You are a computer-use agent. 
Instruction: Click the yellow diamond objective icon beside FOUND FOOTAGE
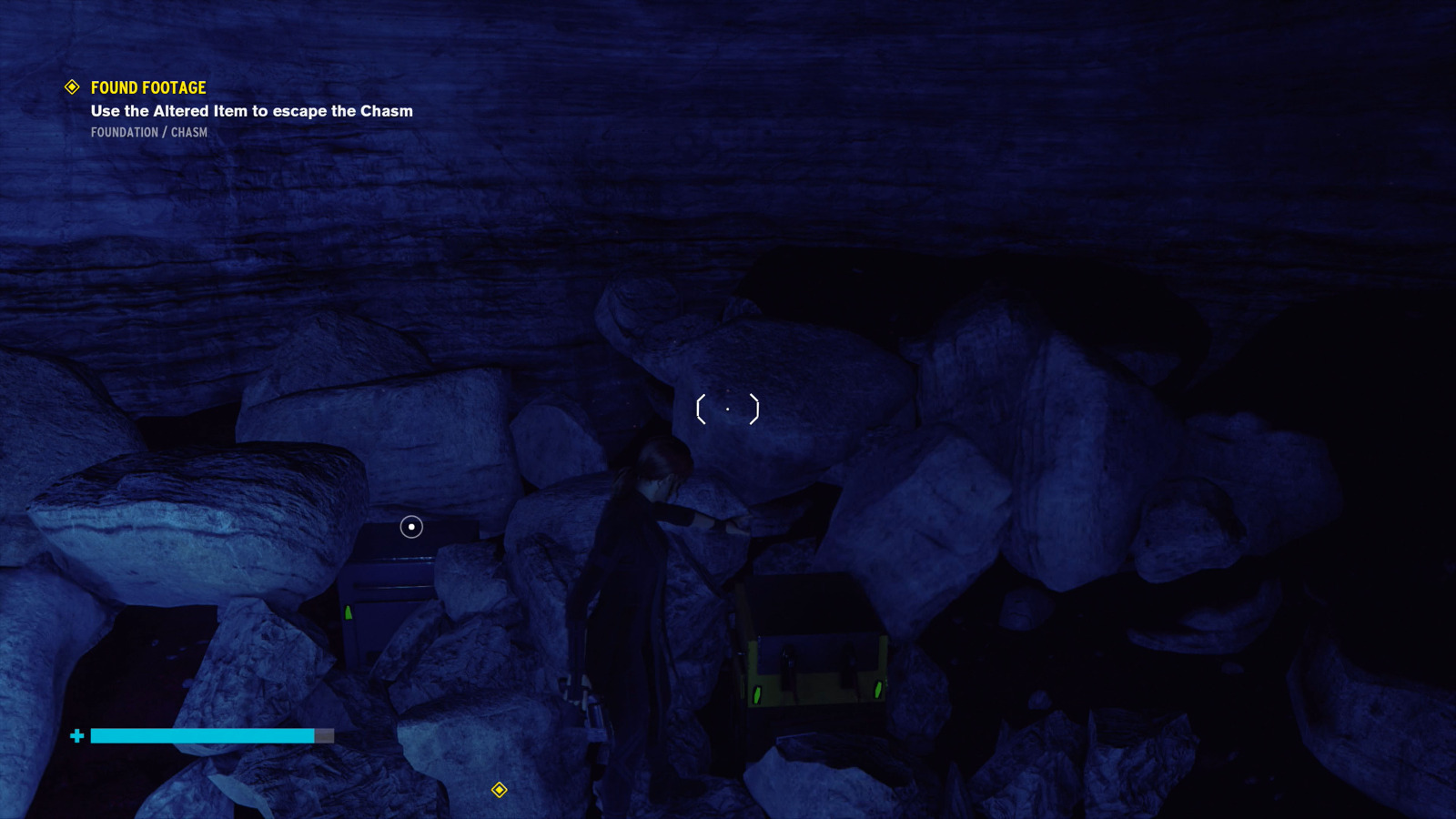(70, 87)
